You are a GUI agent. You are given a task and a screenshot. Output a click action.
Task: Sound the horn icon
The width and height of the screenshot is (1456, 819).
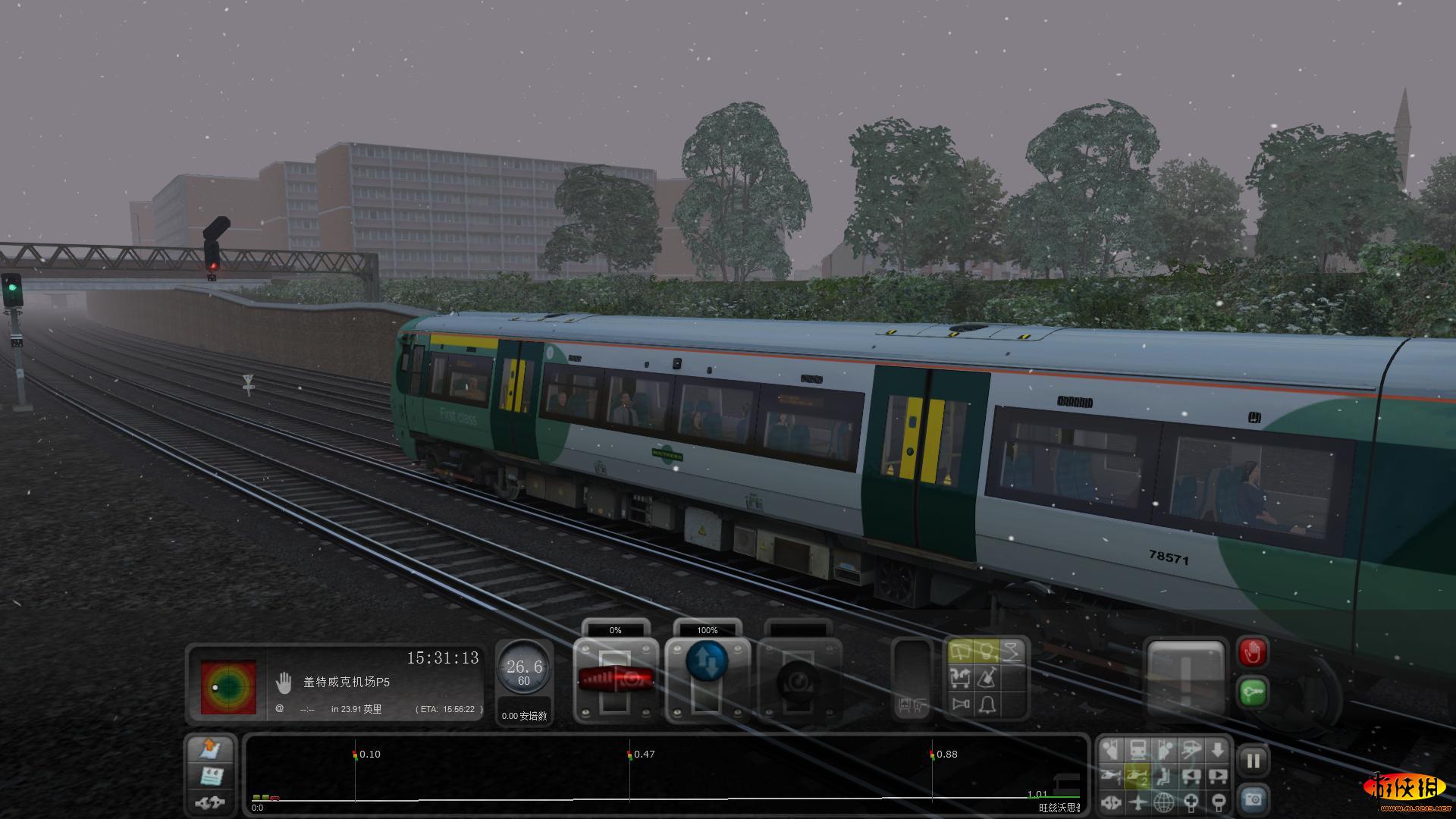click(961, 704)
